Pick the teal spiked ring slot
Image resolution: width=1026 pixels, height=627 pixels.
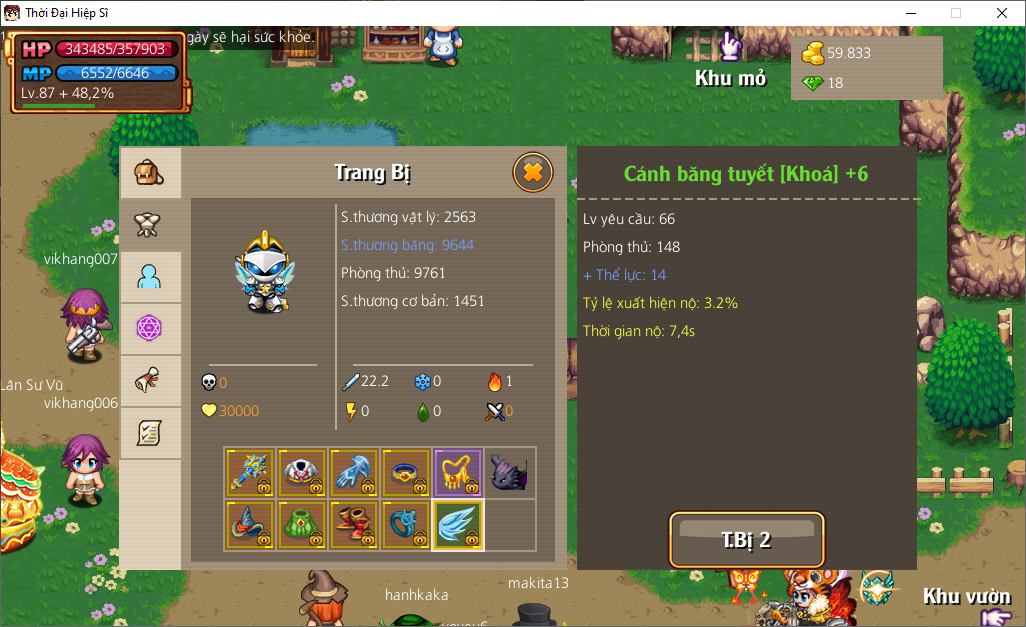coord(406,525)
